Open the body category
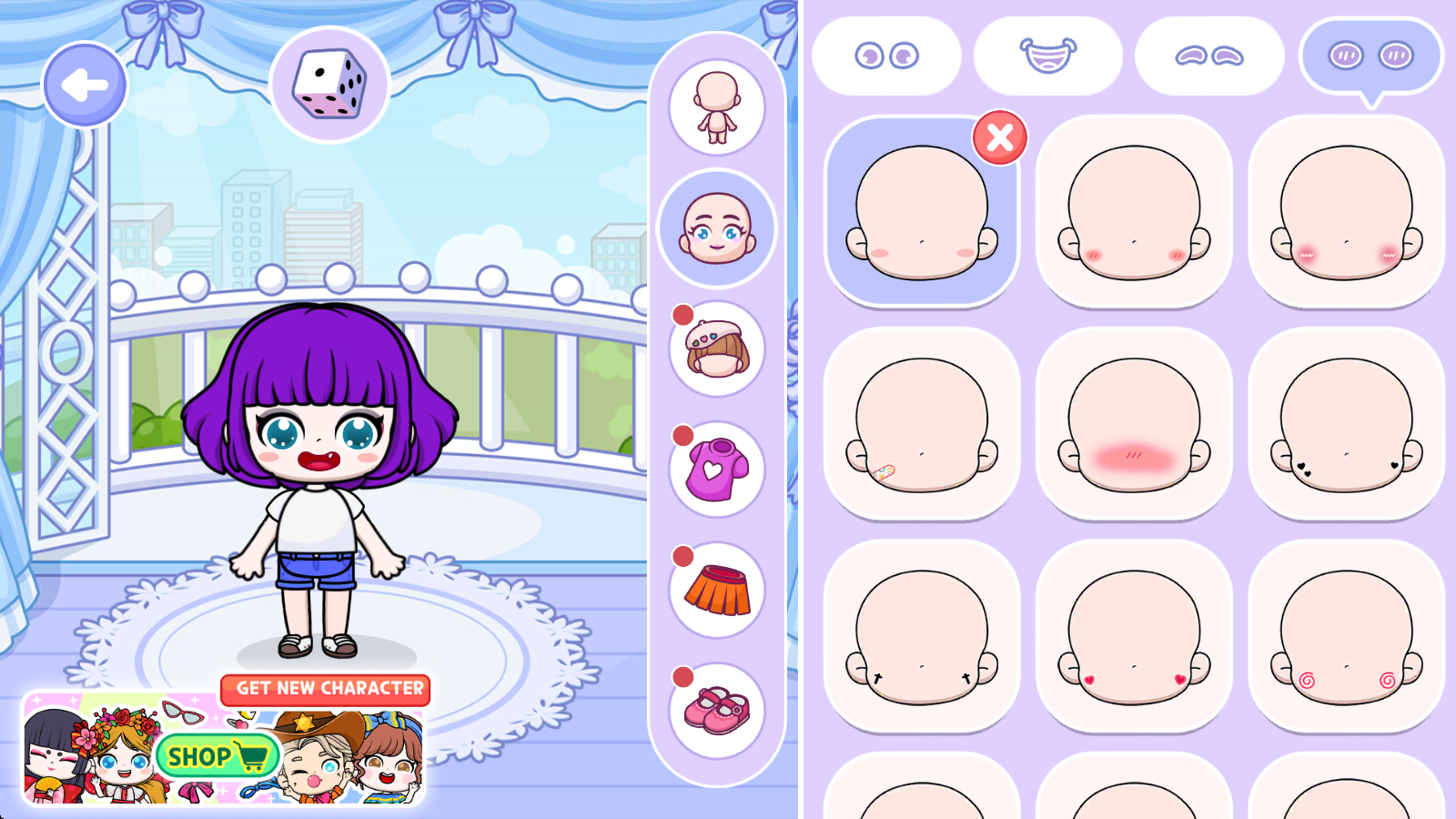This screenshot has height=819, width=1456. click(x=717, y=107)
